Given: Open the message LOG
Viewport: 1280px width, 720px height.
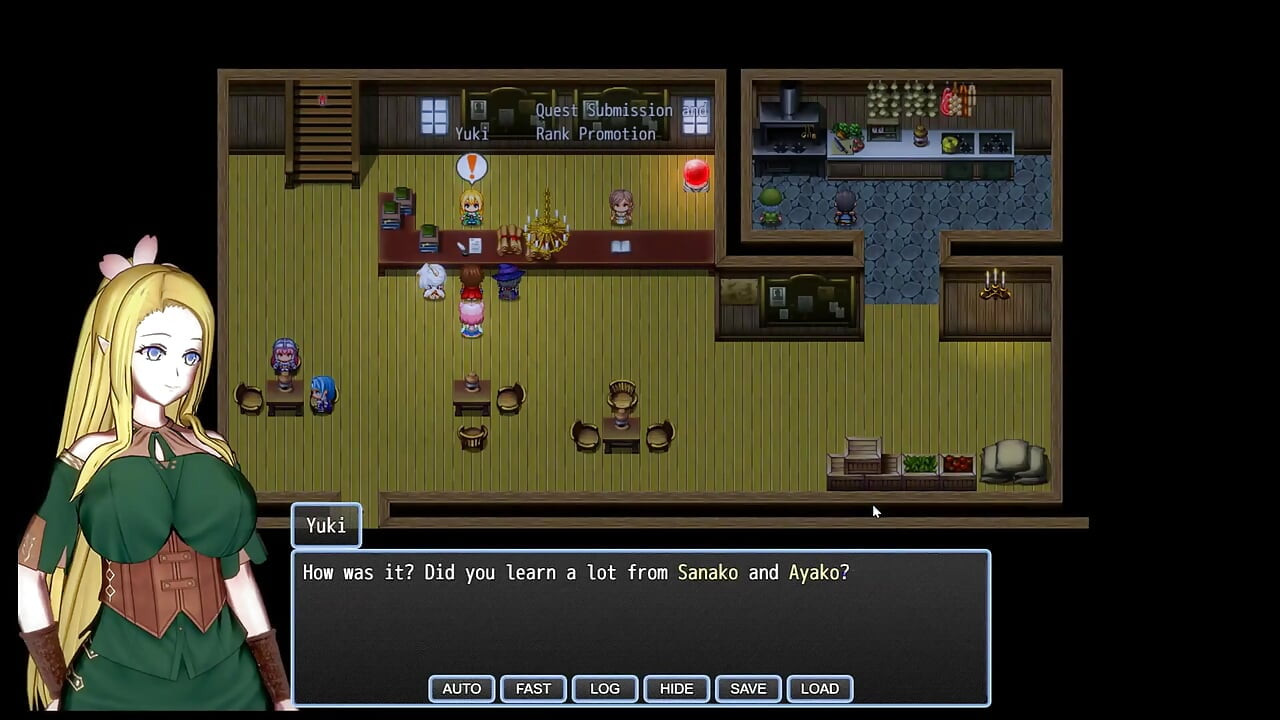Looking at the screenshot, I should [604, 688].
